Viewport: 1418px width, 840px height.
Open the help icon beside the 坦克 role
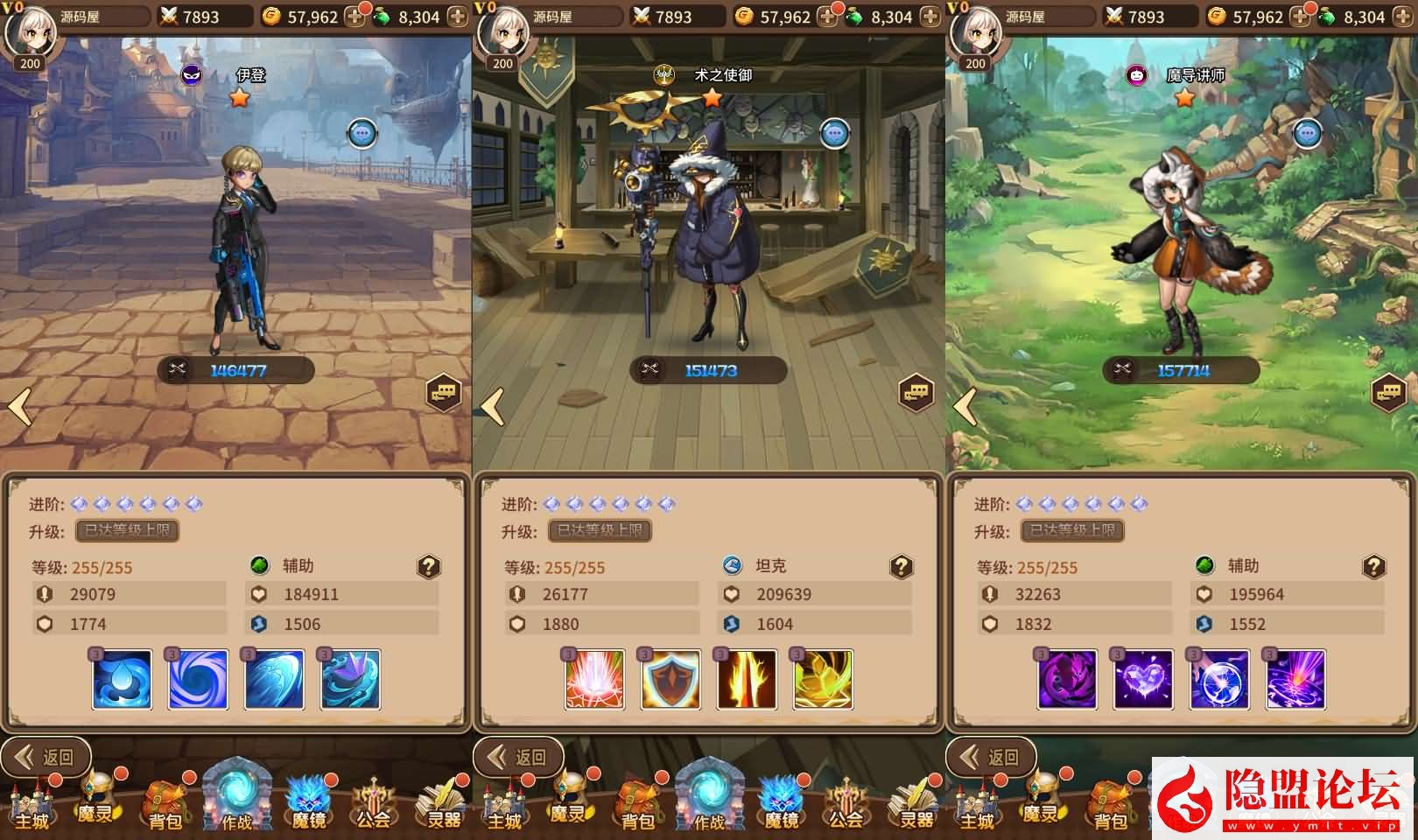[x=902, y=567]
